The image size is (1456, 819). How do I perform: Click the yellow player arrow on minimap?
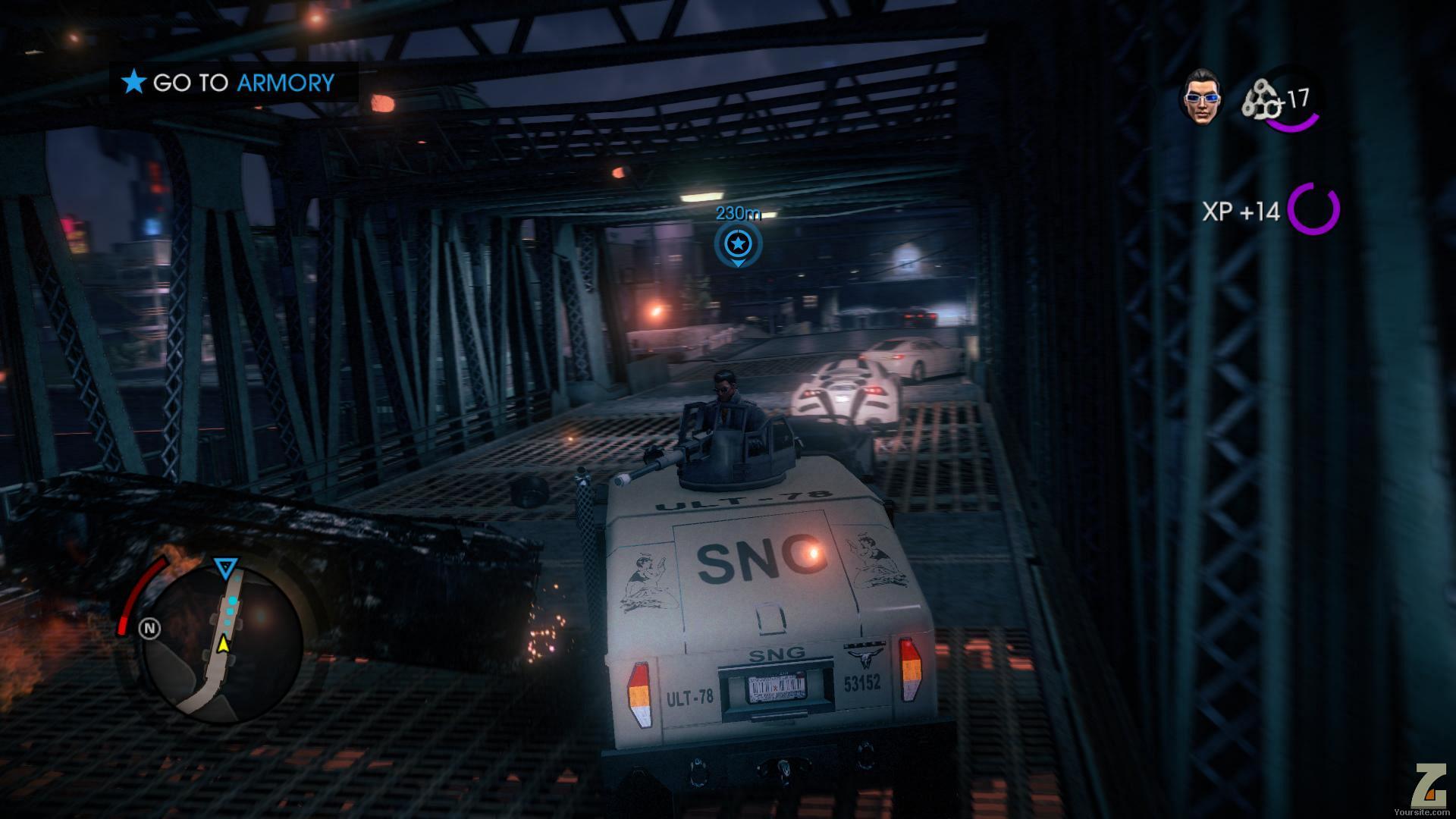coord(223,644)
